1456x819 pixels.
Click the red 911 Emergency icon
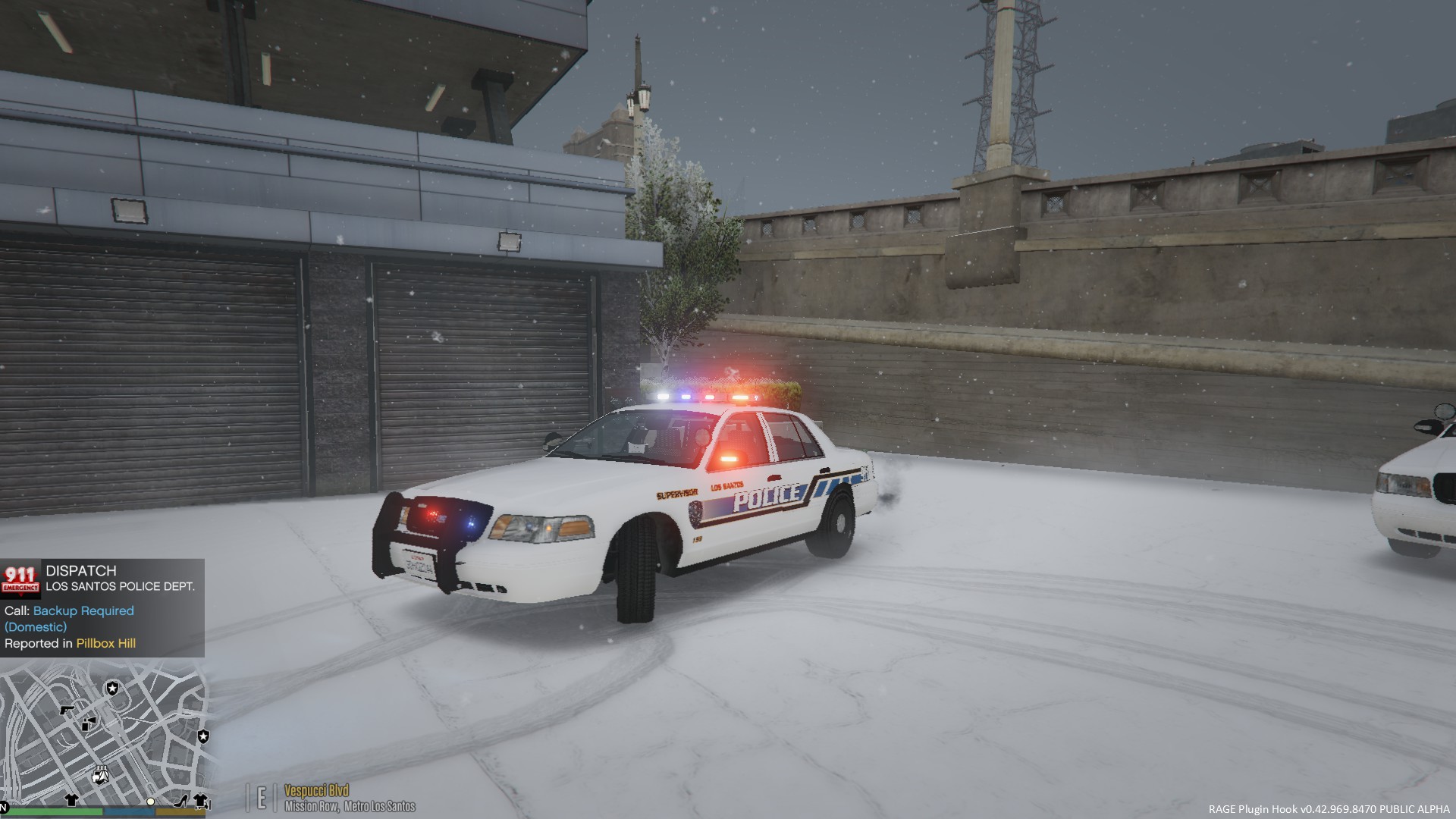point(20,579)
